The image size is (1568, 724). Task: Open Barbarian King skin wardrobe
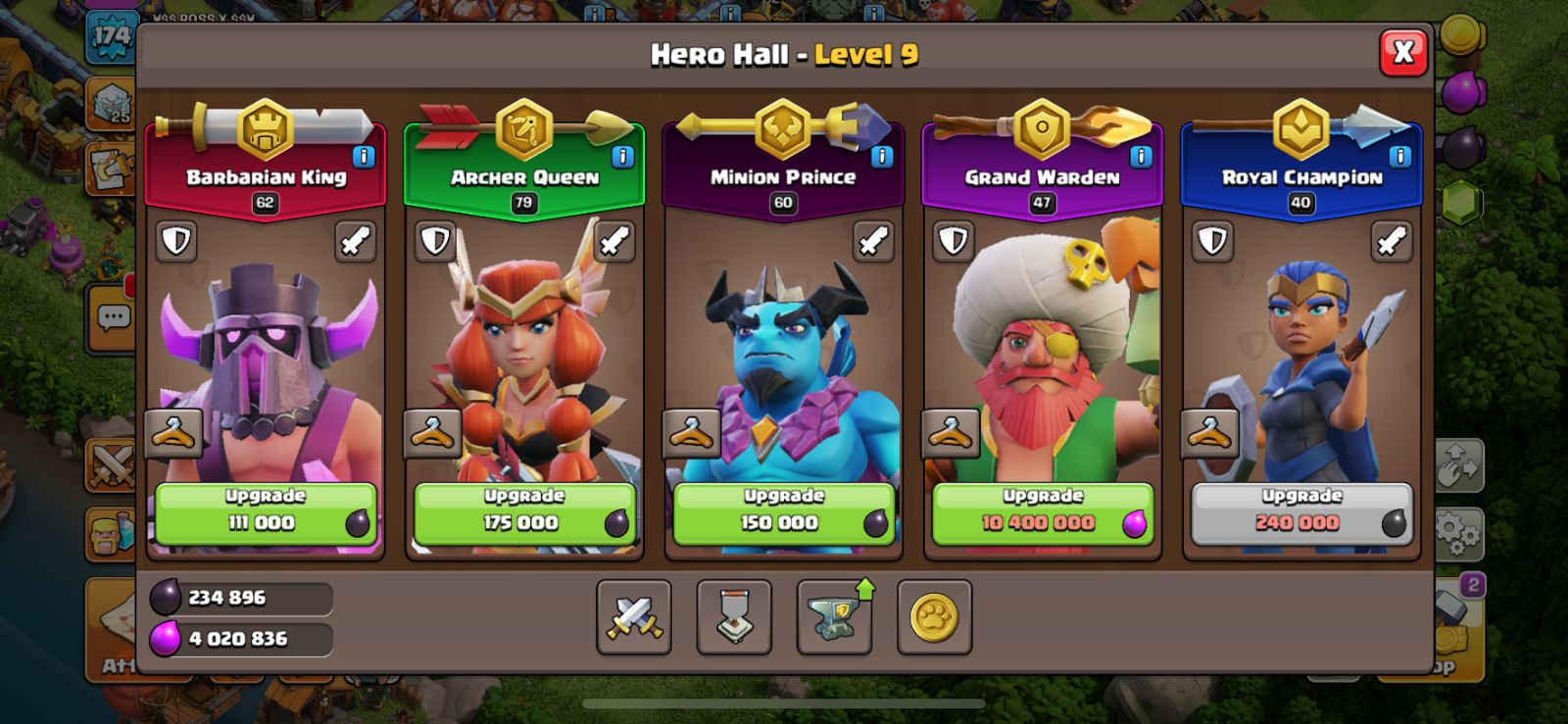coord(173,433)
